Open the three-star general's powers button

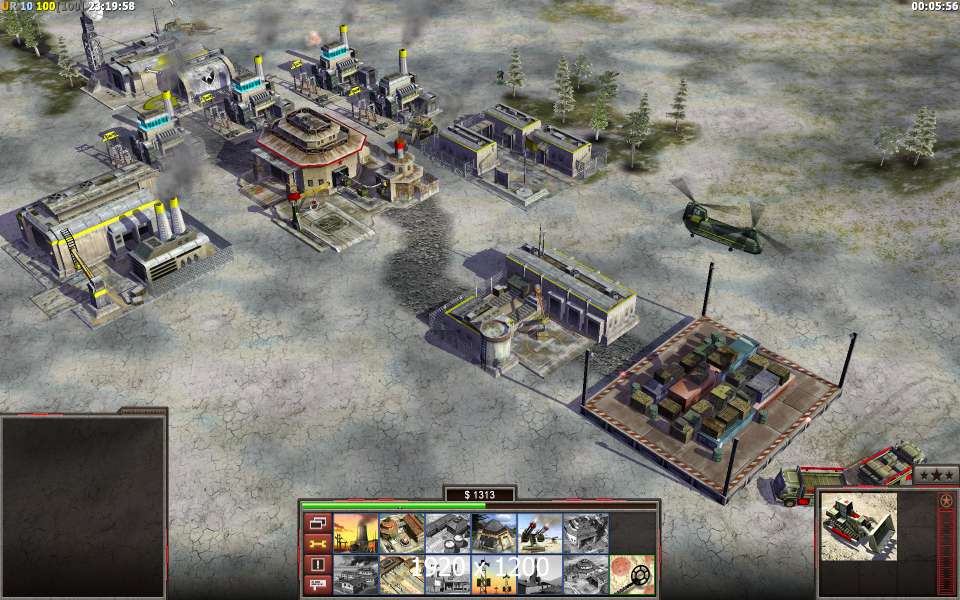[x=937, y=476]
